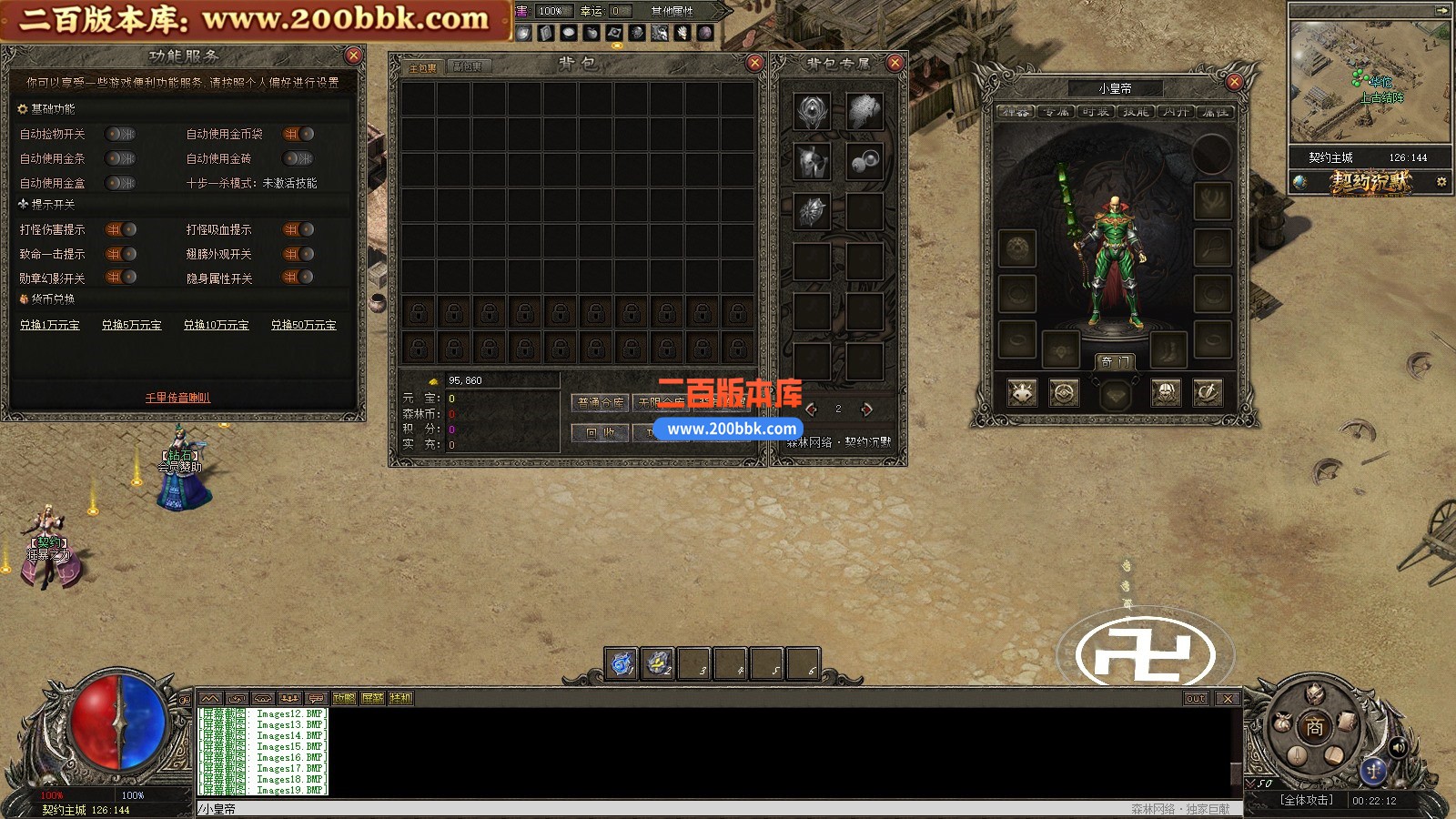The height and width of the screenshot is (819, 1456).
Task: Close the 小皇帝 character window
Action: pyautogui.click(x=1234, y=82)
